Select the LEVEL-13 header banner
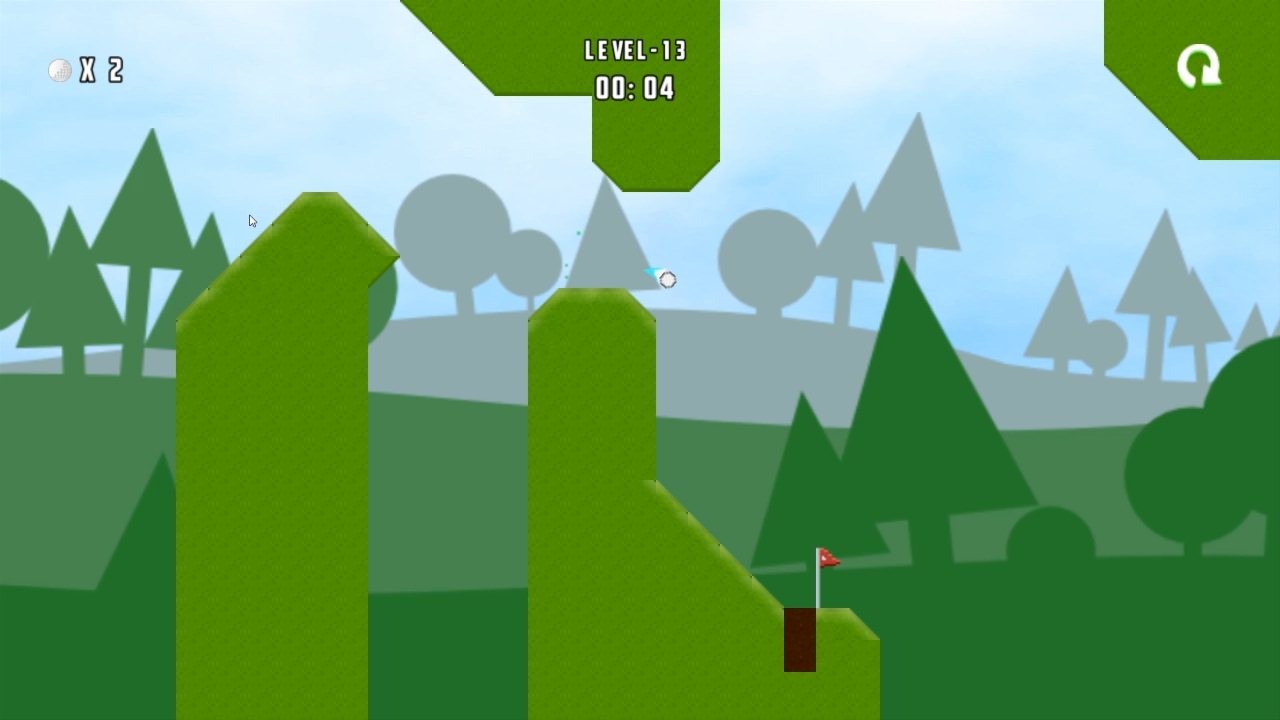 click(x=637, y=50)
